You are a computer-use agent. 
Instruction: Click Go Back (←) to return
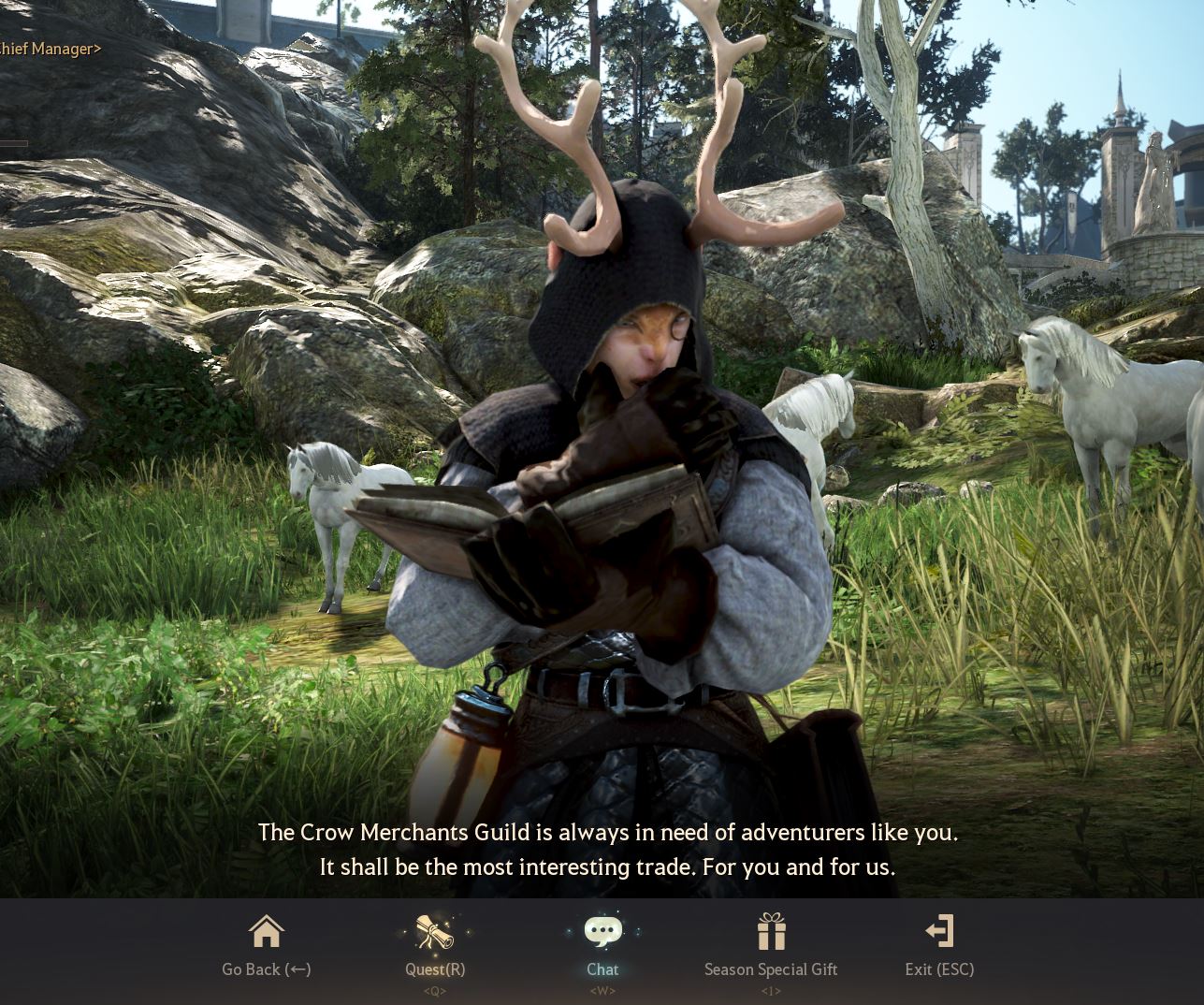coord(266,969)
